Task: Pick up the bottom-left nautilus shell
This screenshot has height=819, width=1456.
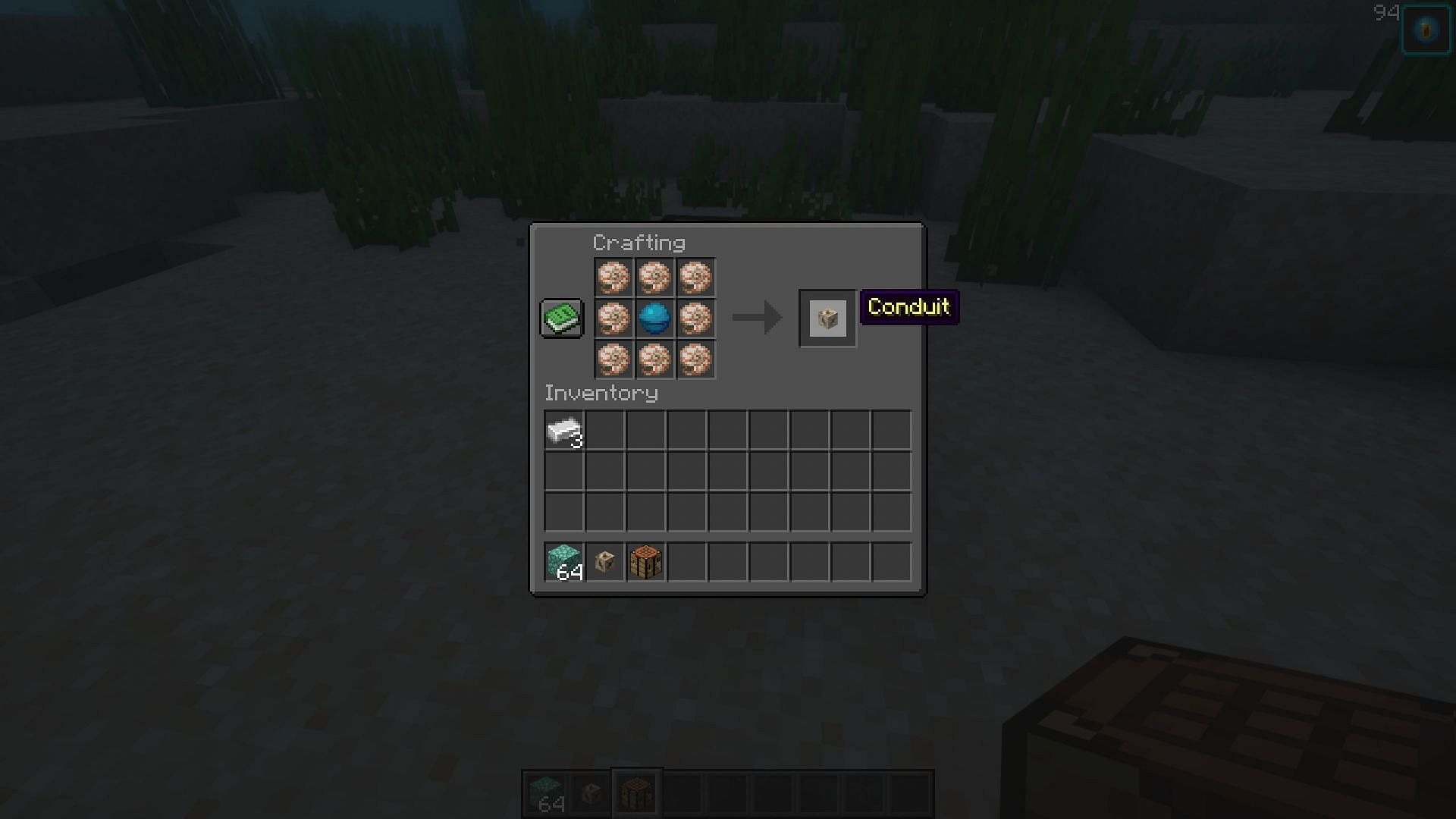Action: [x=615, y=359]
